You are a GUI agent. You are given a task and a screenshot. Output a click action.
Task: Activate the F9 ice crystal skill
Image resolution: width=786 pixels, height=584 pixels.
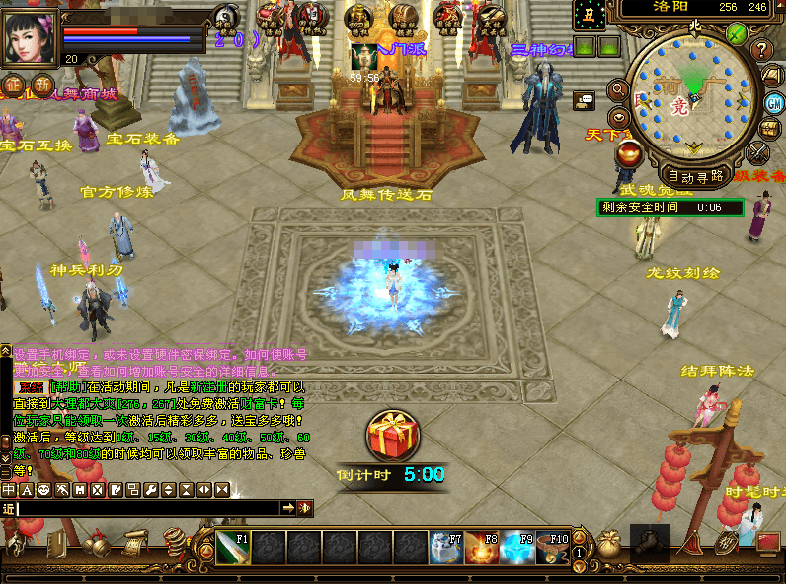click(x=516, y=548)
